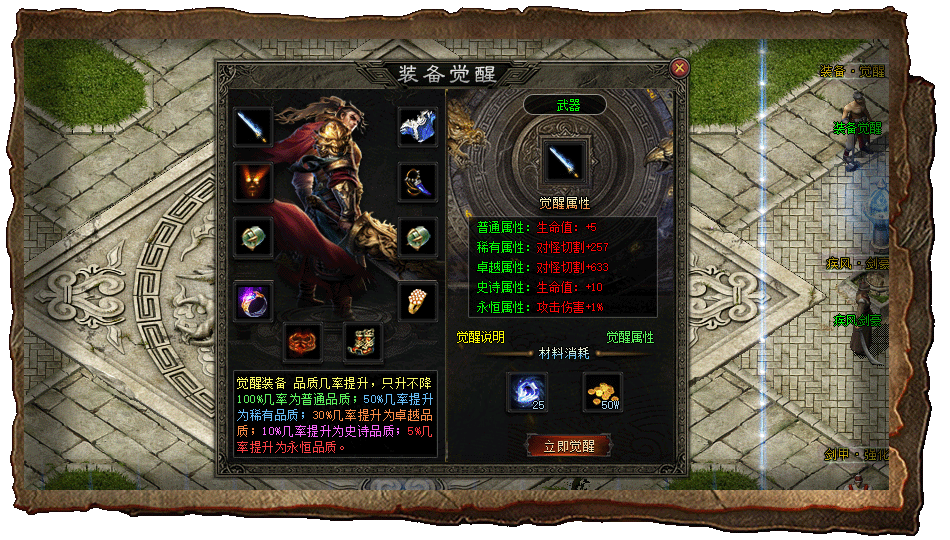Viewport: 950px width, 540px height.
Task: Click the selected weapon preview slot
Action: coord(566,159)
